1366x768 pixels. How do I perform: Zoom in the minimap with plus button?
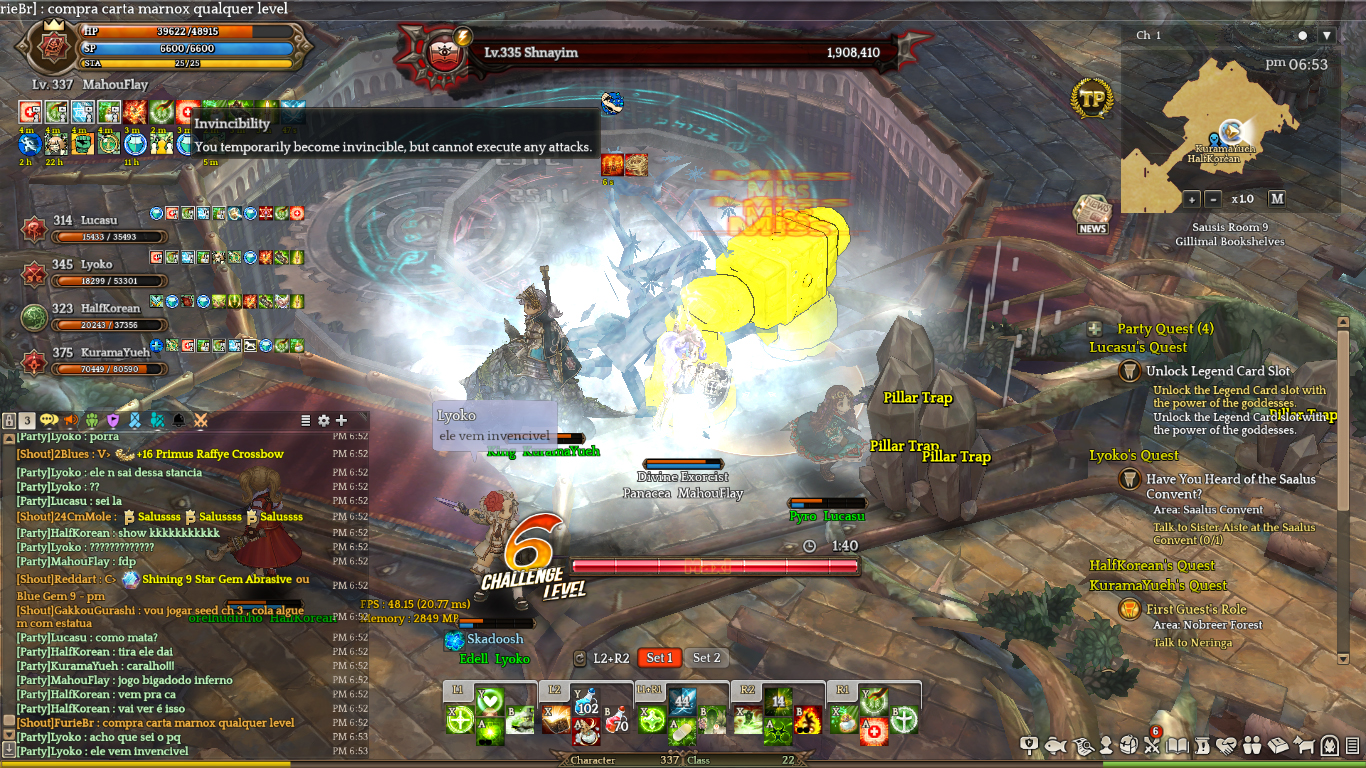[1192, 198]
